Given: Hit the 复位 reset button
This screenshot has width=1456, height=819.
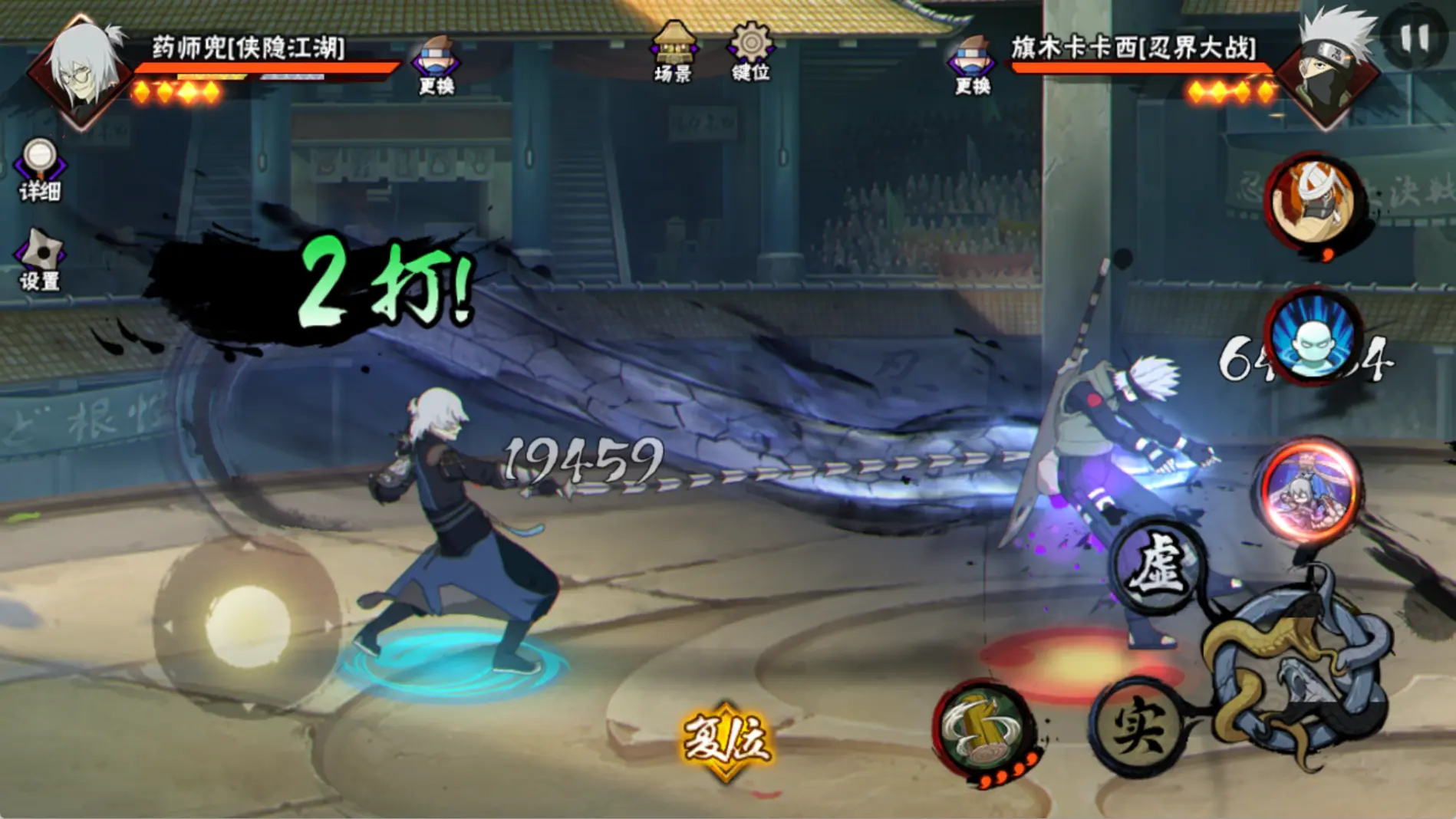Looking at the screenshot, I should [x=726, y=740].
